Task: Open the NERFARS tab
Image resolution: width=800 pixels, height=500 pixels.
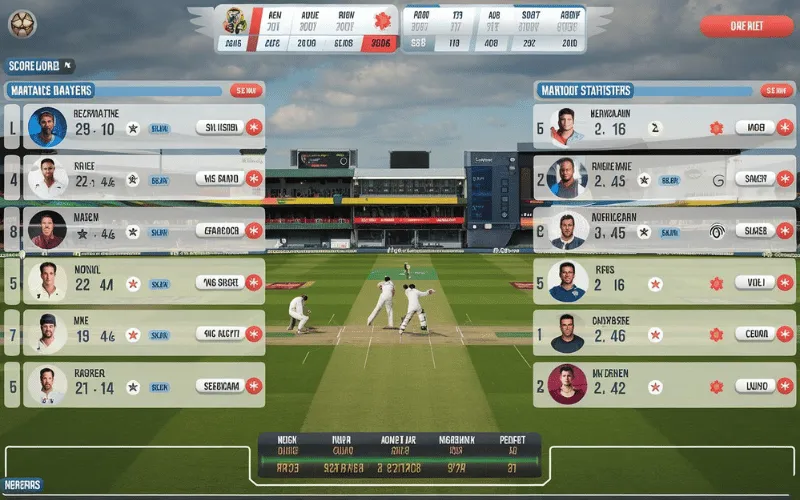Action: [22, 485]
